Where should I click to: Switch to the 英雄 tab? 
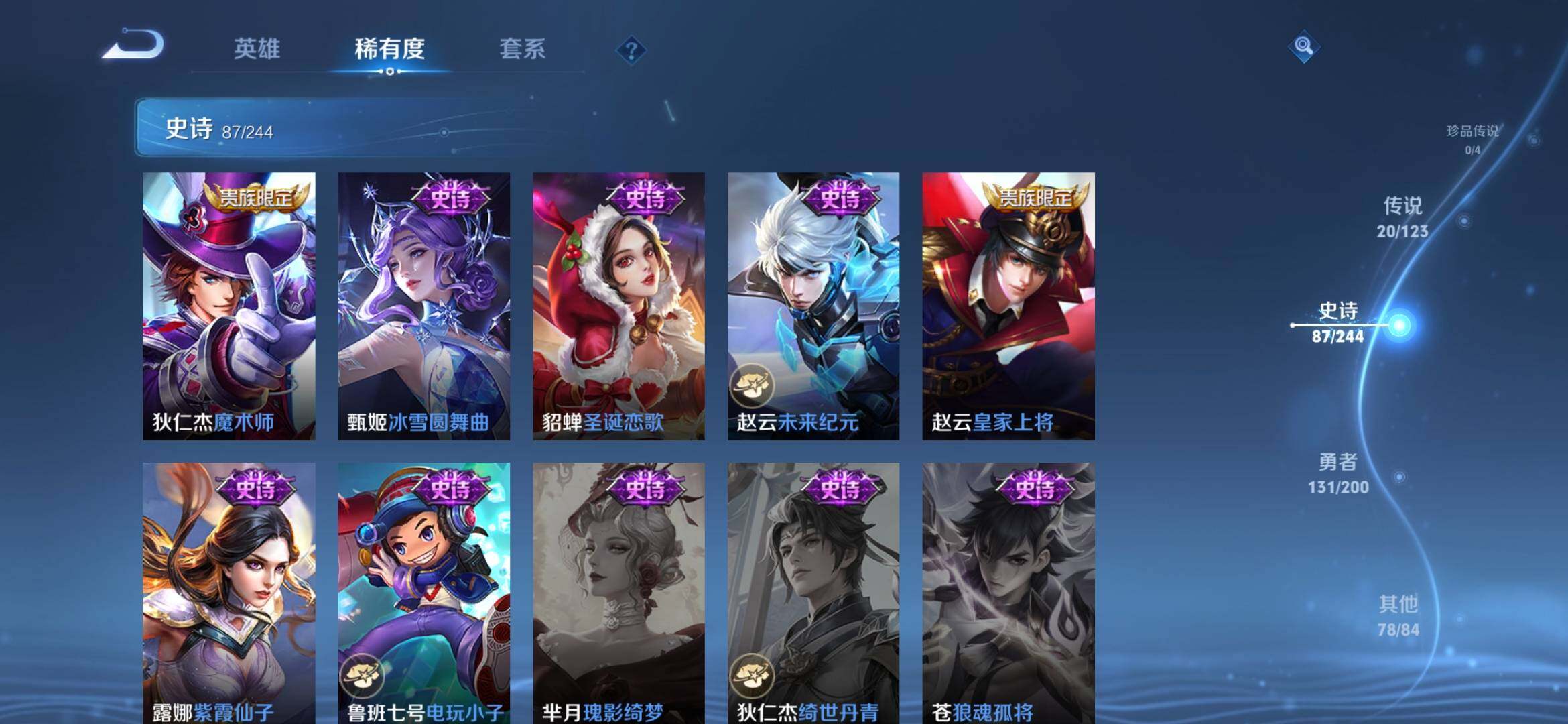tap(257, 49)
